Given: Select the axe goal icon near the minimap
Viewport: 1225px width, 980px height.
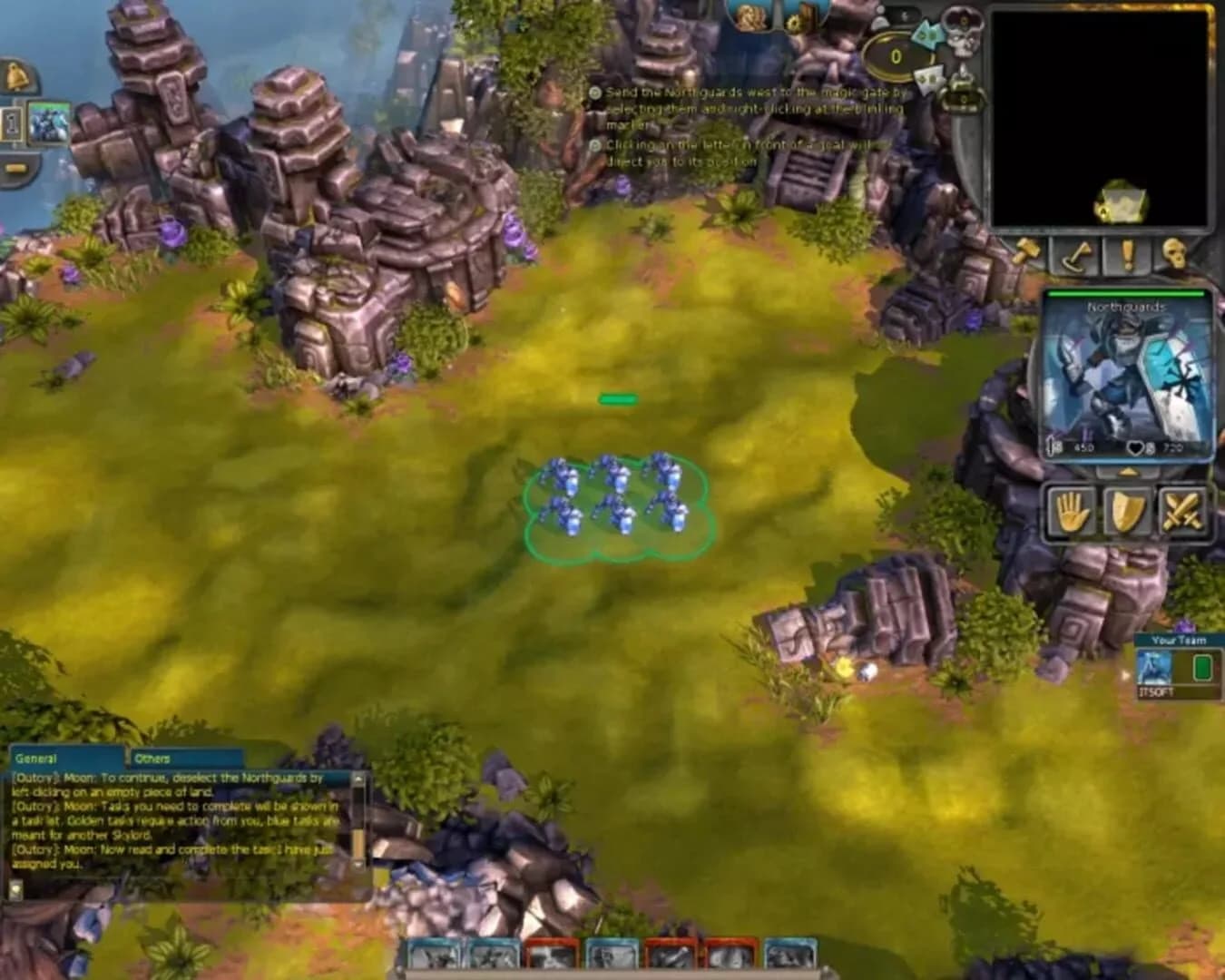Looking at the screenshot, I should click(x=1075, y=257).
